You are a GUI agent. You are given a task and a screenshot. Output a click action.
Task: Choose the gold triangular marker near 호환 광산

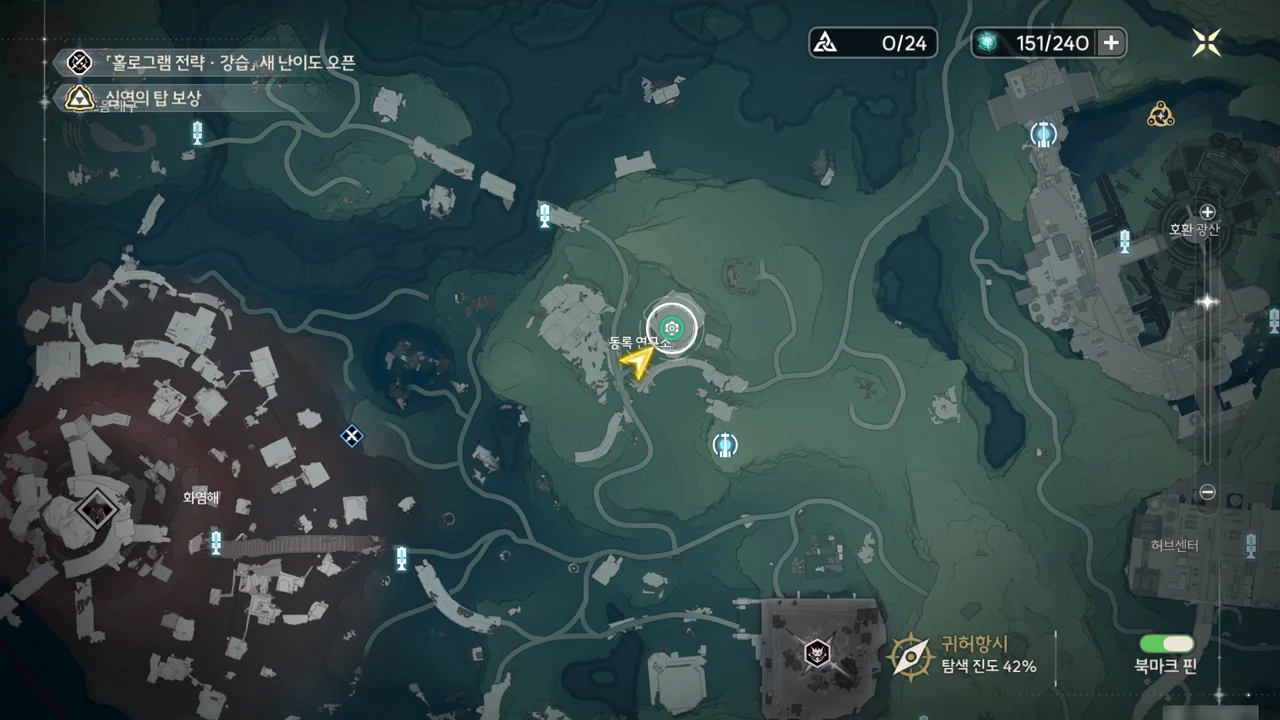click(x=1160, y=114)
